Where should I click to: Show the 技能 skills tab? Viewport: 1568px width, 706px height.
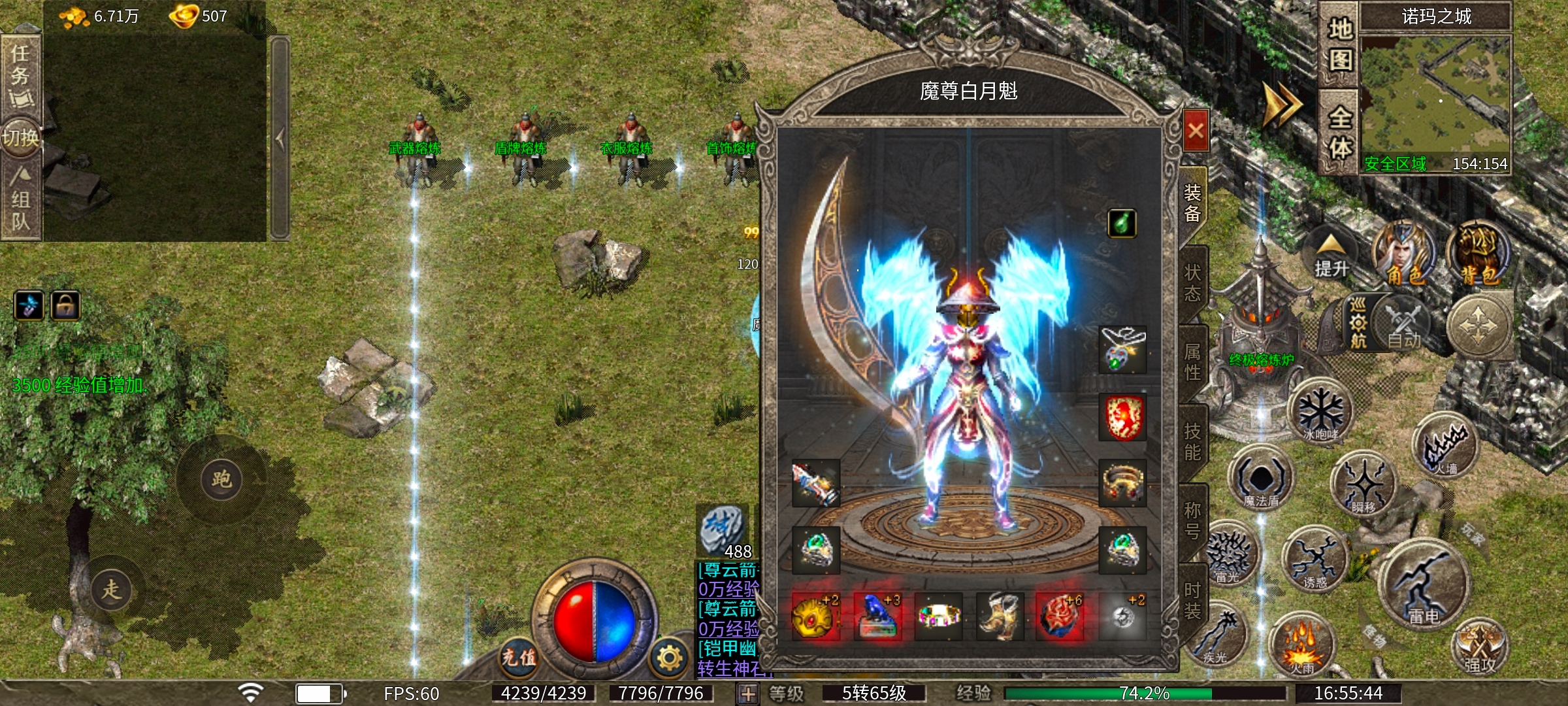(1193, 441)
